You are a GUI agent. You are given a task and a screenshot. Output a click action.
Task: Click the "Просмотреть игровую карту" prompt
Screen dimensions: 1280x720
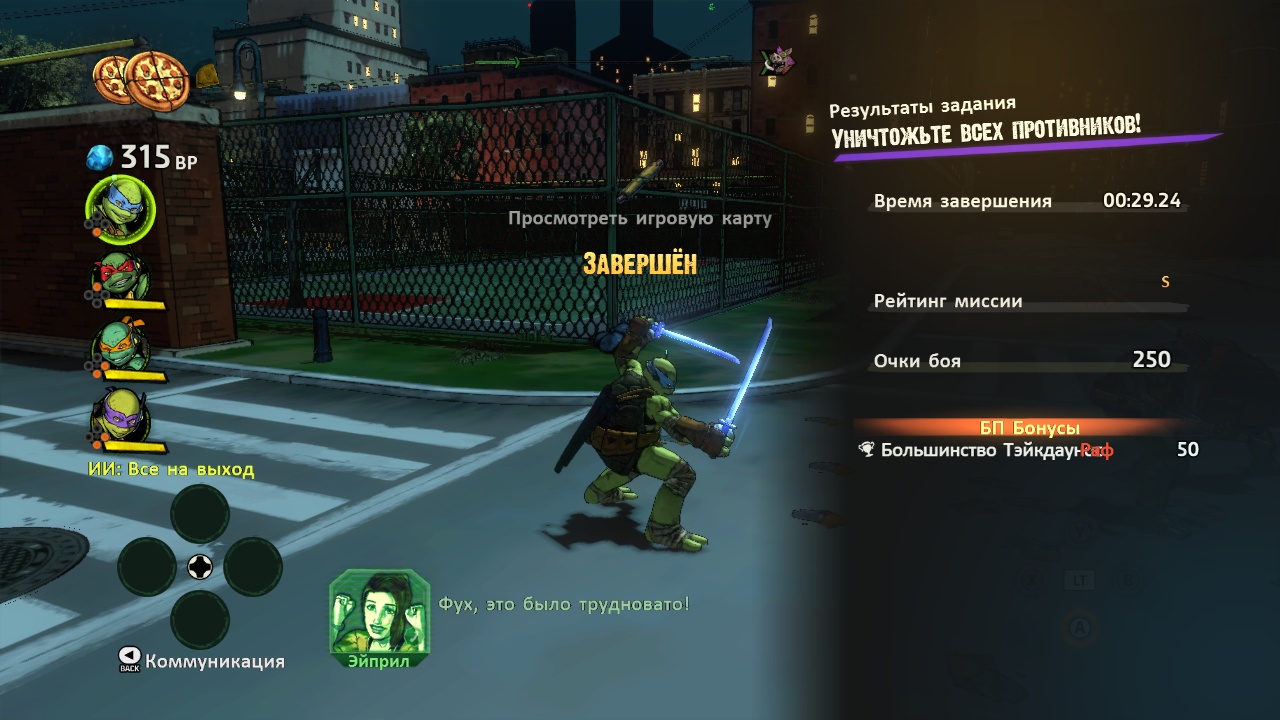tap(639, 218)
